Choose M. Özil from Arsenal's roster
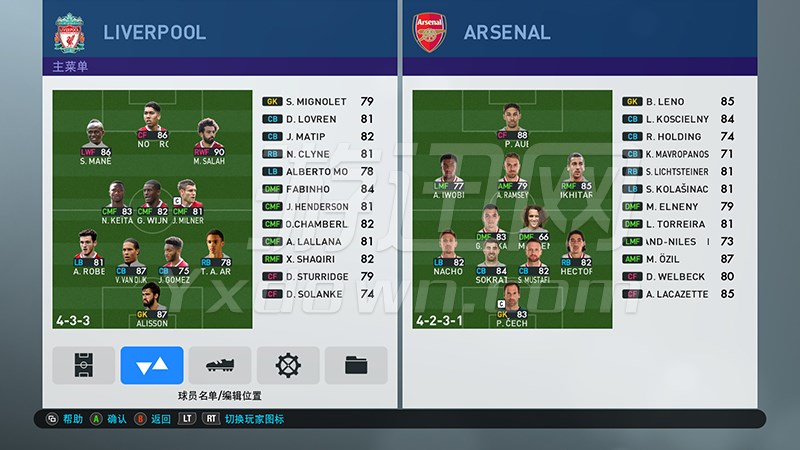The image size is (800, 450). coord(678,259)
